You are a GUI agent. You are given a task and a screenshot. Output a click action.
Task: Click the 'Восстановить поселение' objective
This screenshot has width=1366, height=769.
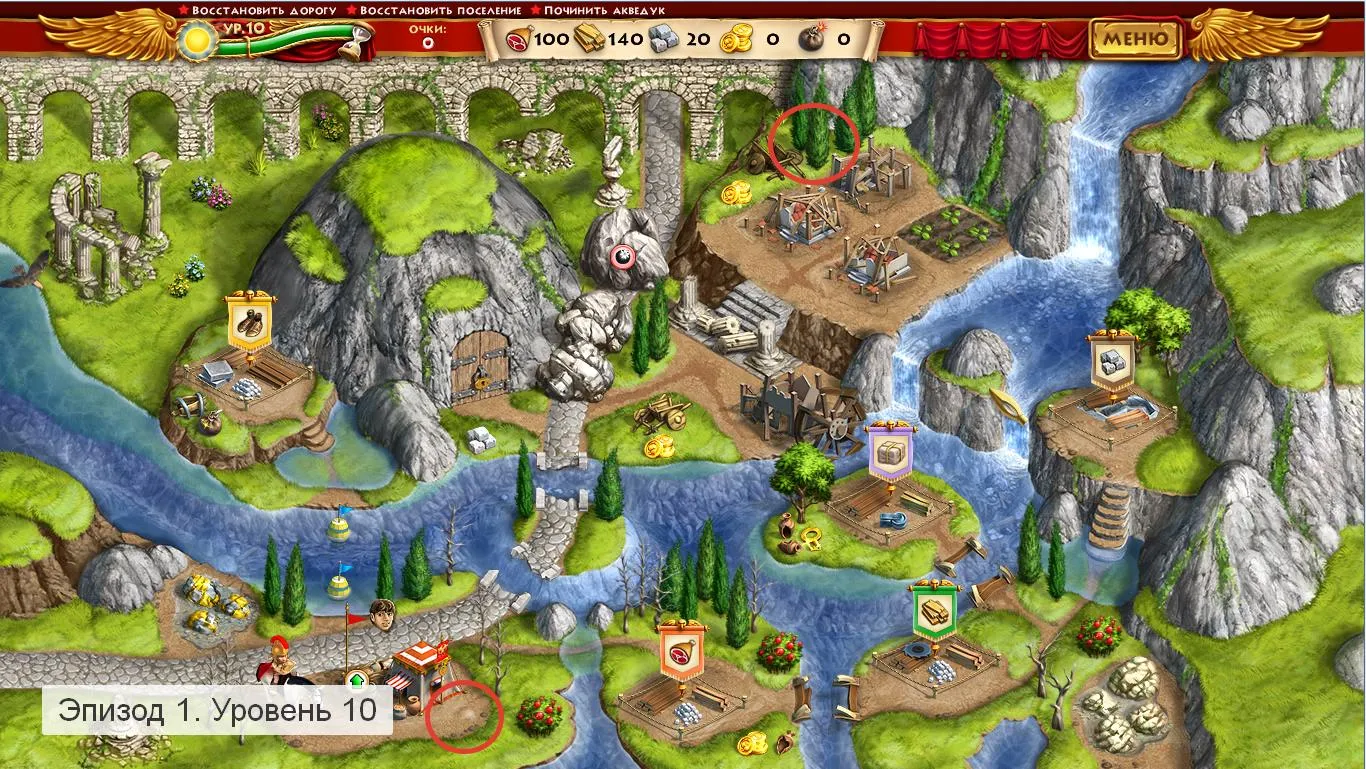coord(440,10)
